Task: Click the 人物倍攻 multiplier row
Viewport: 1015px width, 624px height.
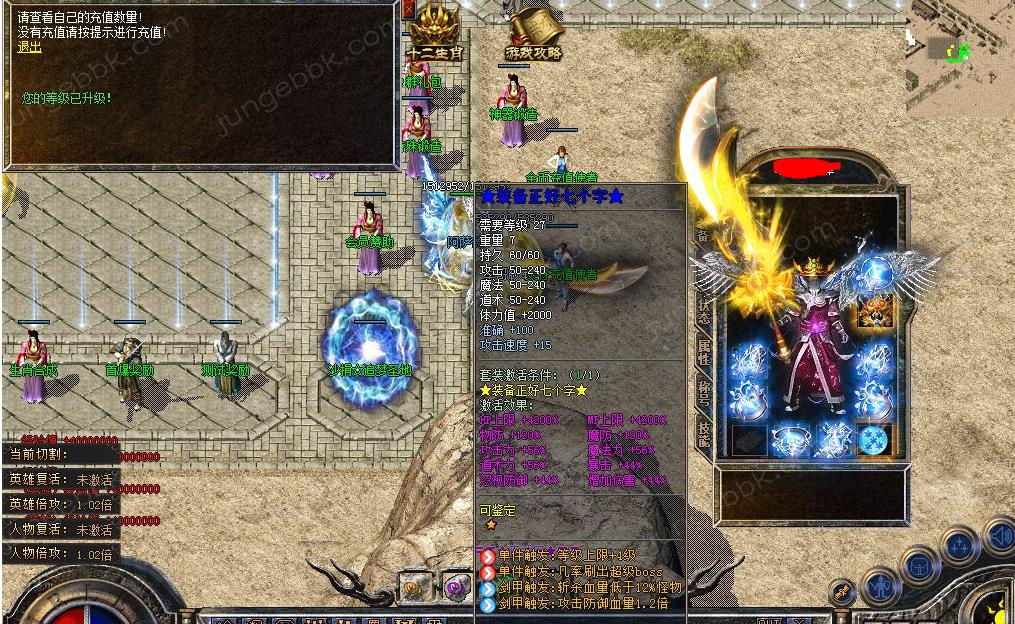Action: [x=61, y=553]
